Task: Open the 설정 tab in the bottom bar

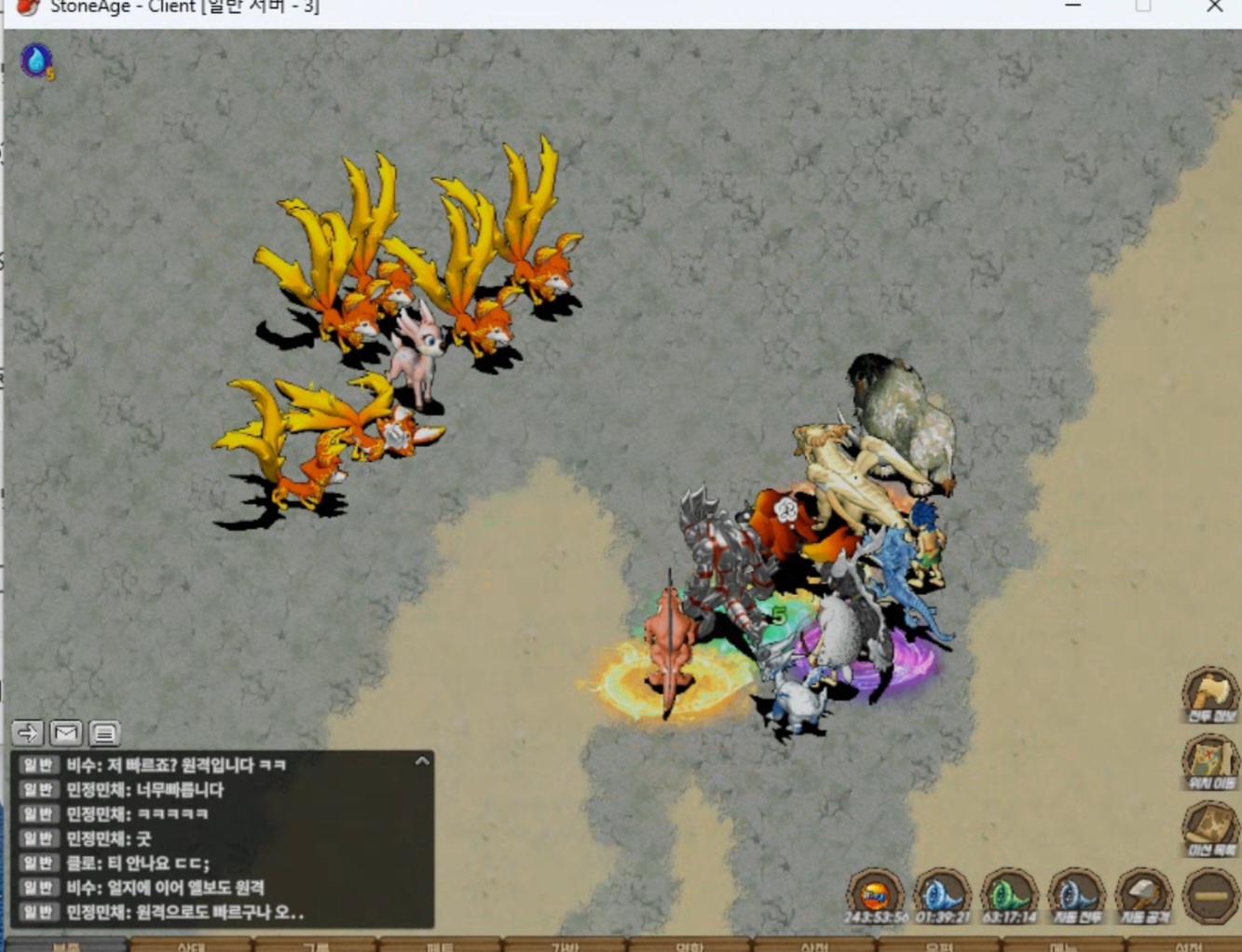Action: [1188, 945]
